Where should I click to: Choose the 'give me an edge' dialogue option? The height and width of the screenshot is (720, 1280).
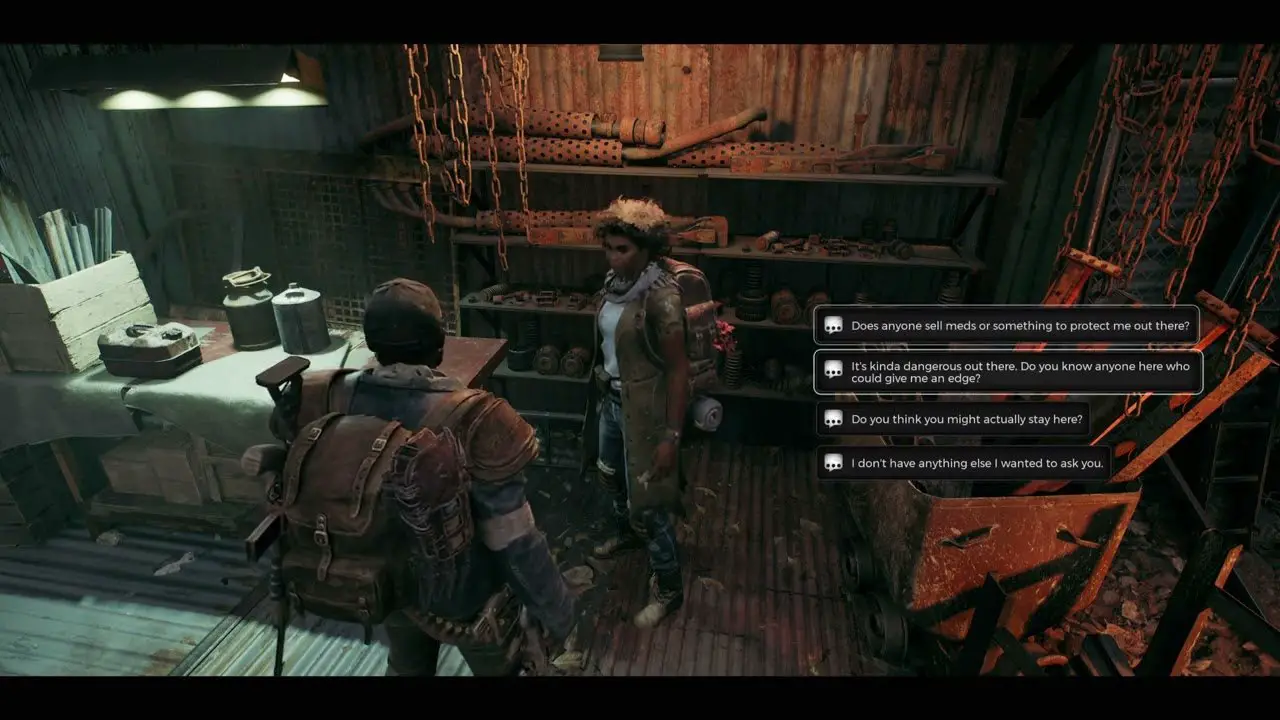coord(1007,372)
